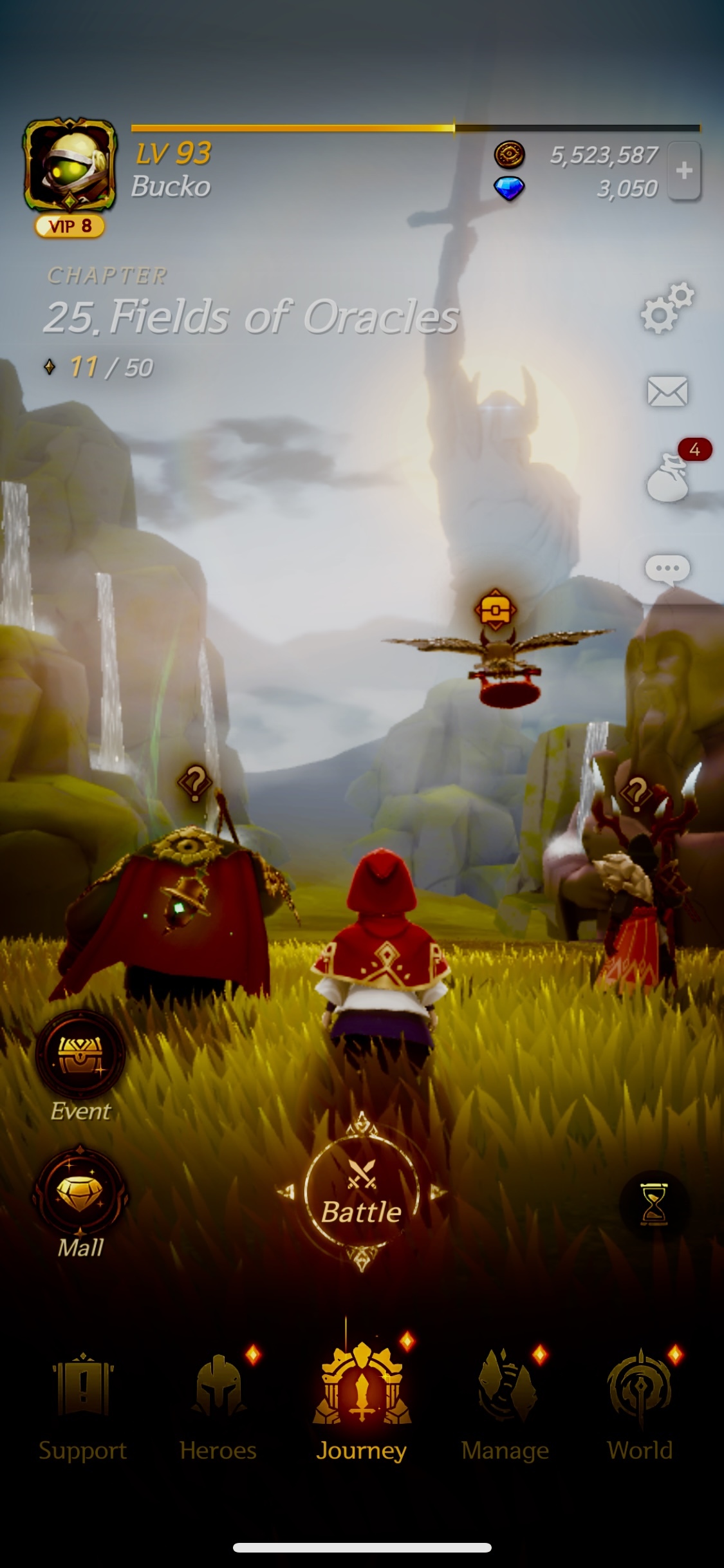Click the plus button to add currency
This screenshot has height=1568, width=724.
[x=684, y=171]
